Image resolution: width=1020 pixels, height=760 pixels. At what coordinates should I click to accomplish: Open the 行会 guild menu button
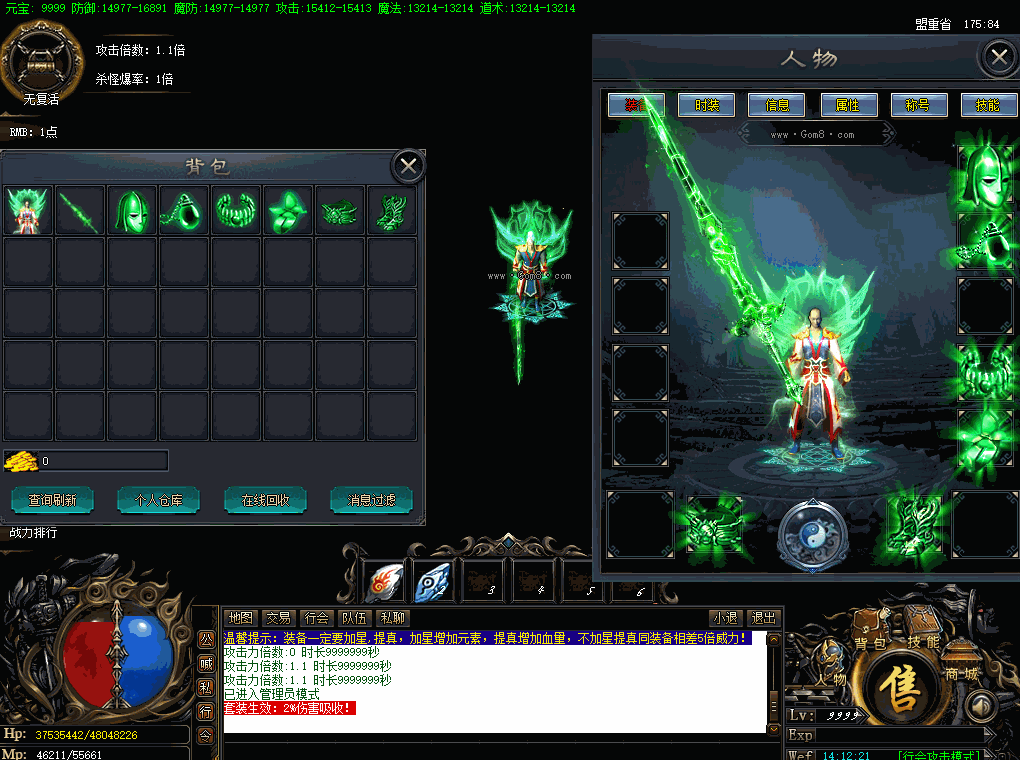tap(318, 618)
